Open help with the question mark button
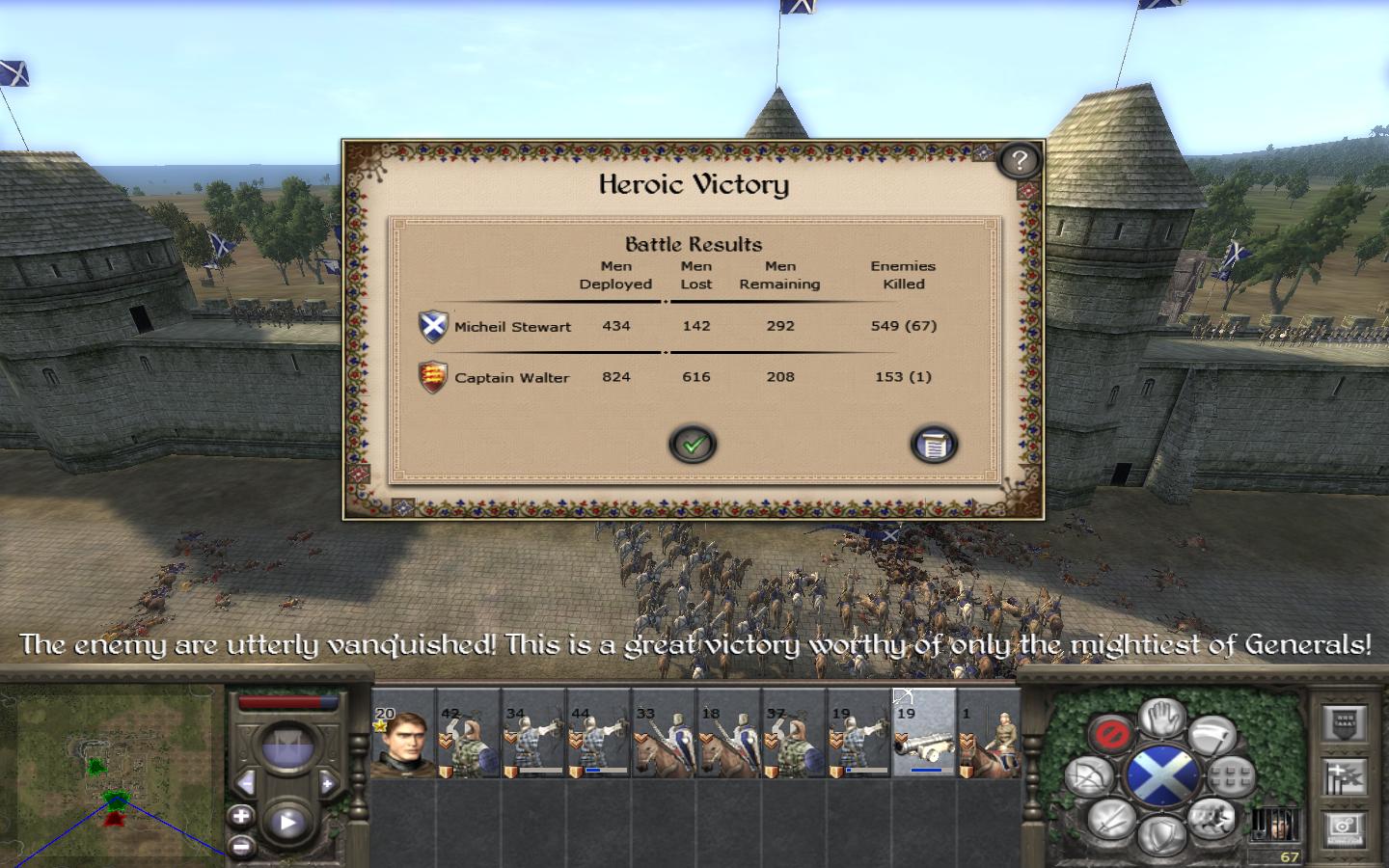The height and width of the screenshot is (868, 1389). coord(1019,159)
